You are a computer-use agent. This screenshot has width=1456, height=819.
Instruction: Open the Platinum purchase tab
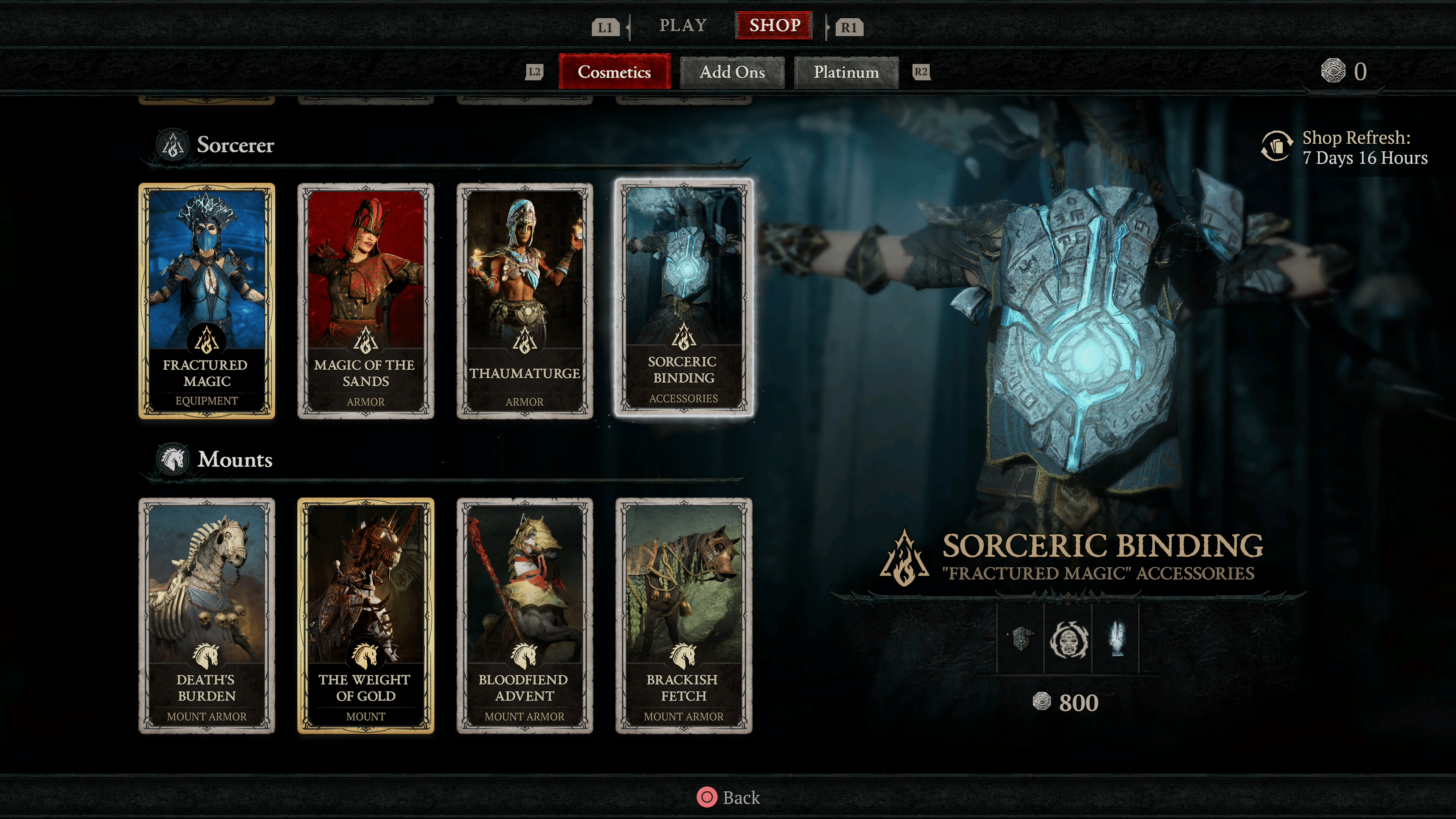[846, 72]
